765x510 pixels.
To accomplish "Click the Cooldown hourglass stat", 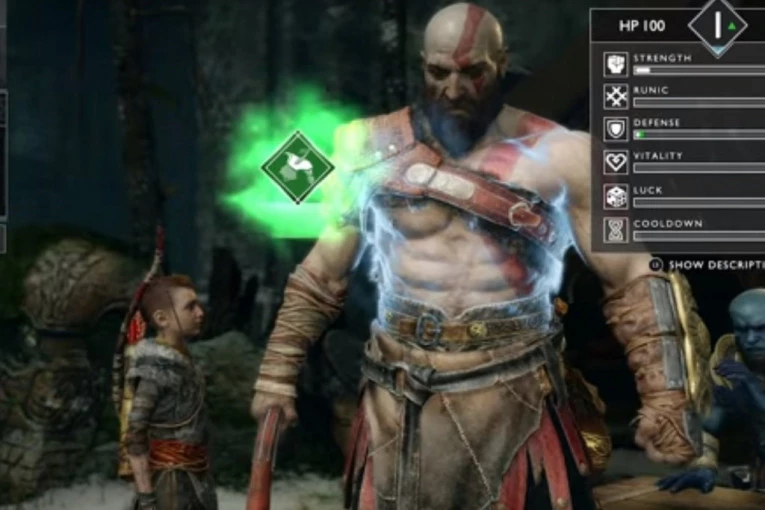I will pyautogui.click(x=616, y=229).
